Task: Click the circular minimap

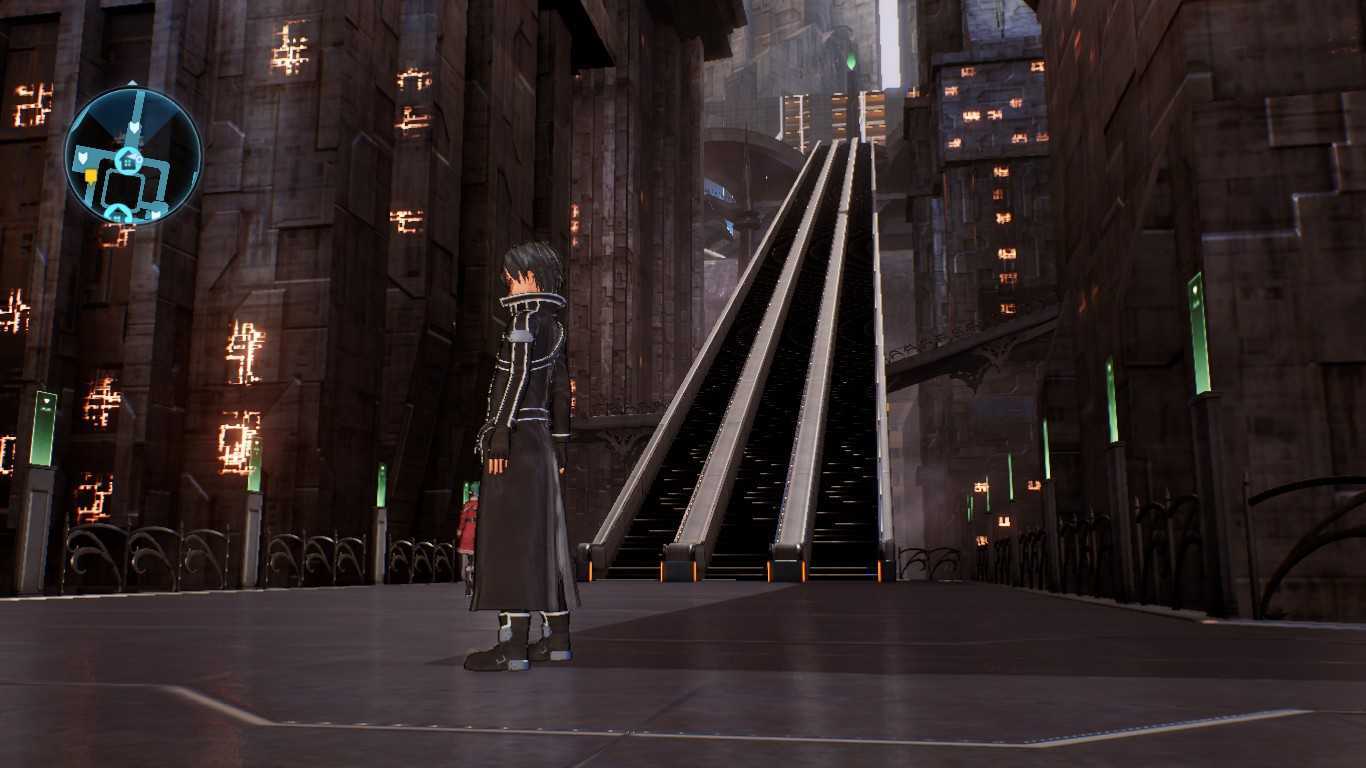Action: coord(133,156)
